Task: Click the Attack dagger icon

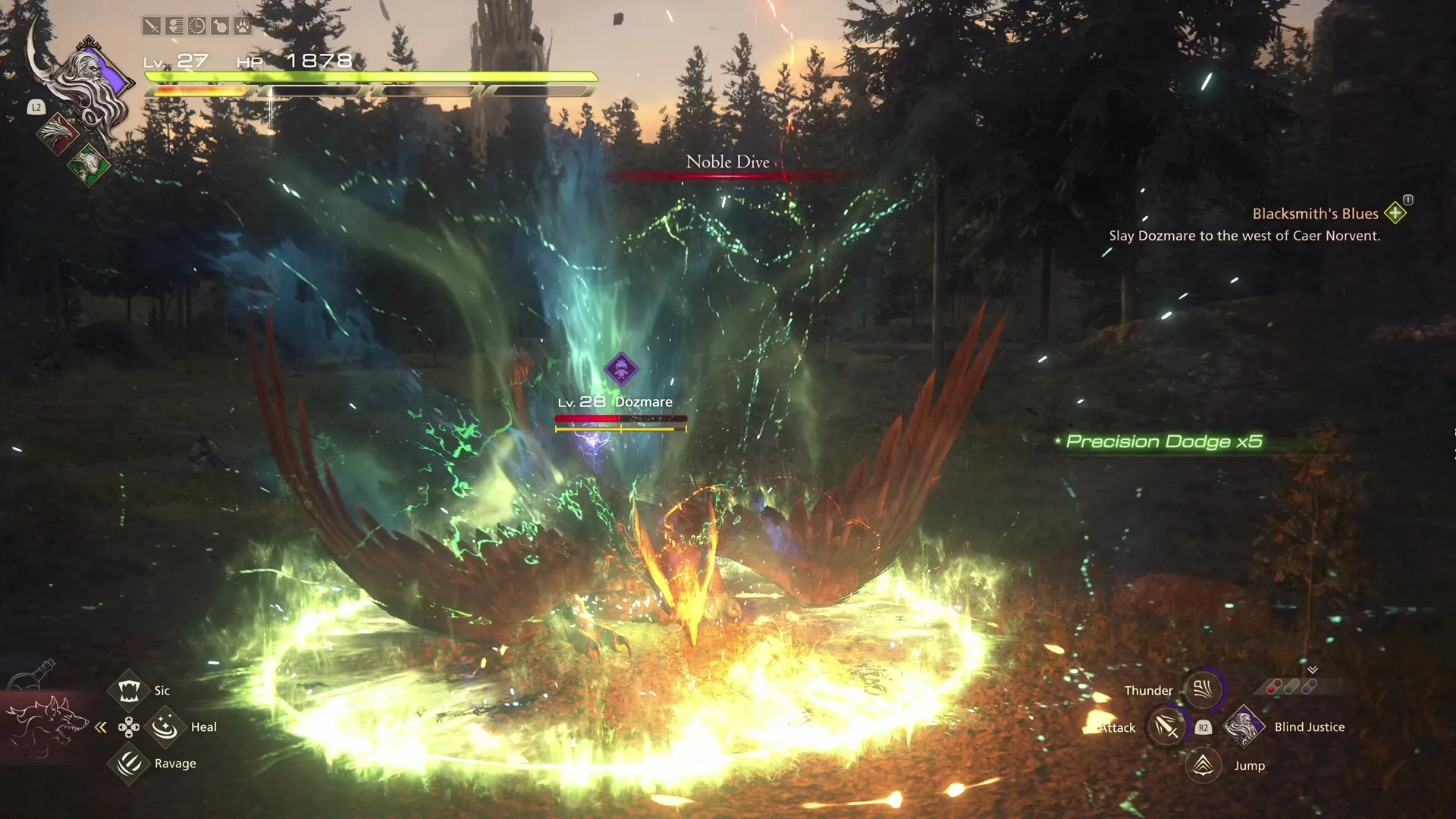Action: click(1166, 727)
